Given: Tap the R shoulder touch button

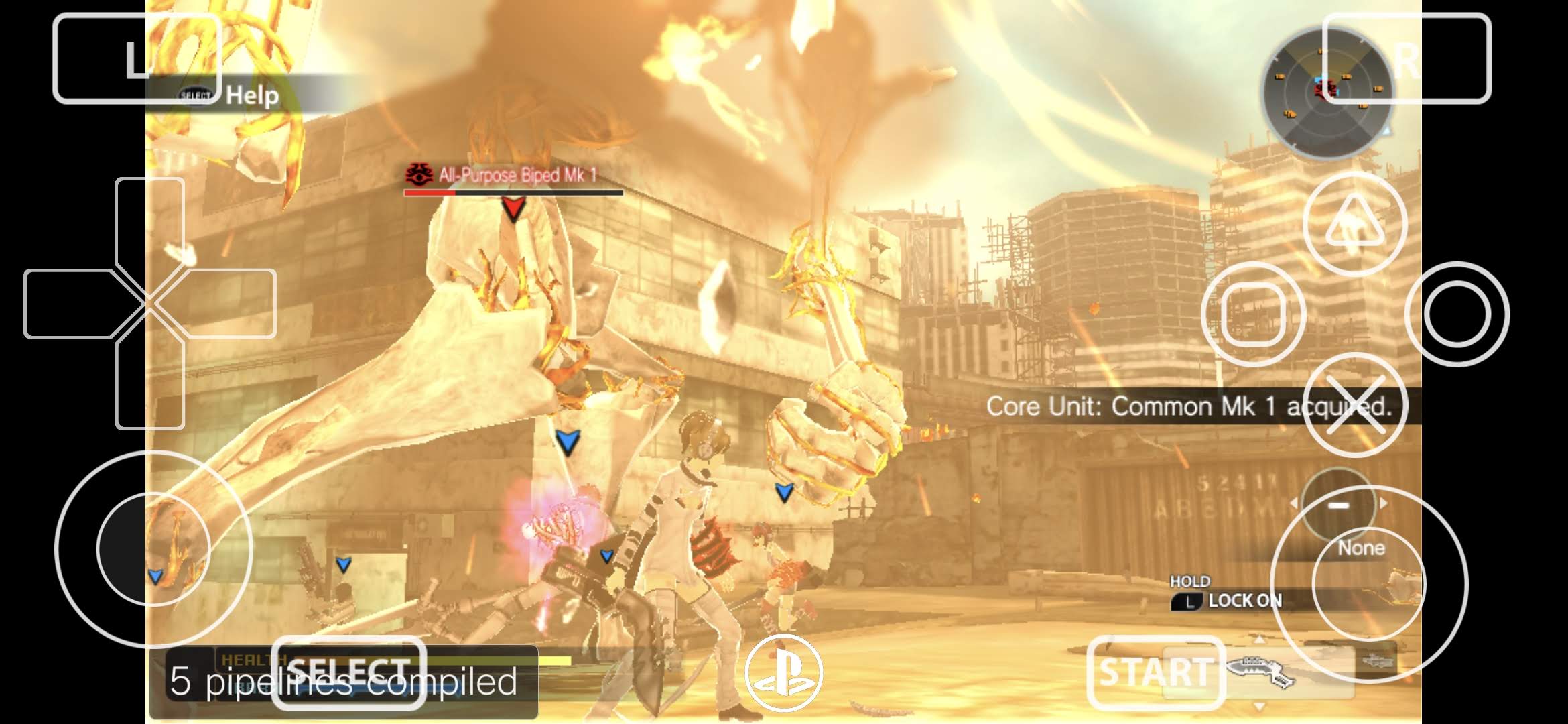Looking at the screenshot, I should (1407, 58).
